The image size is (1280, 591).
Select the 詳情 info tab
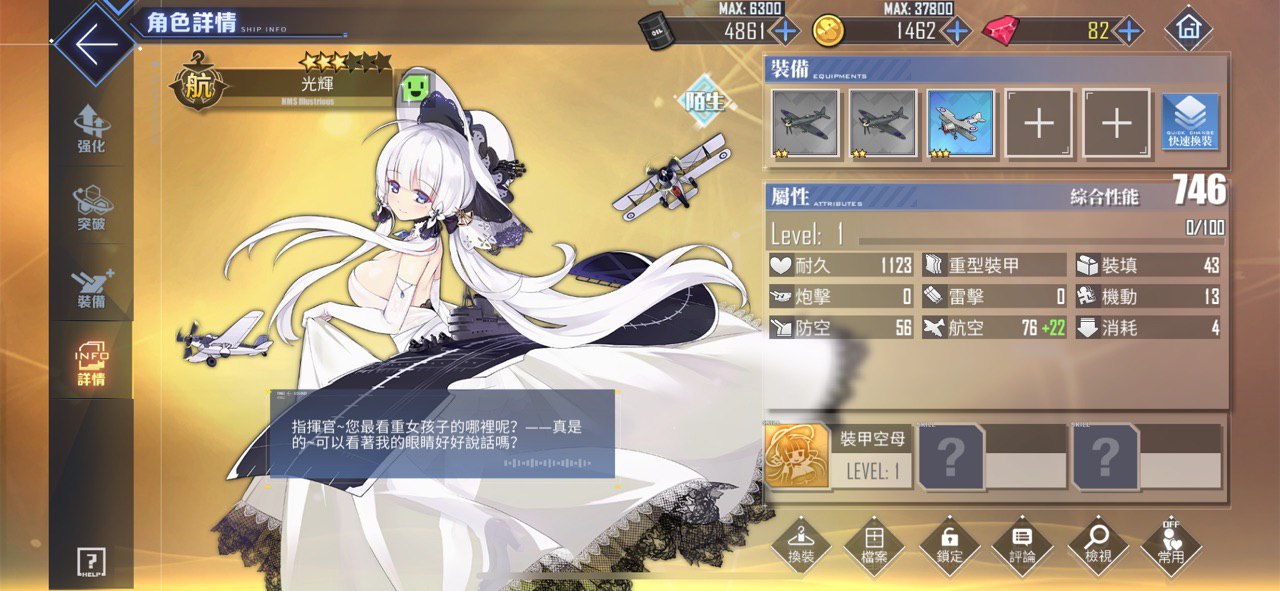[91, 363]
